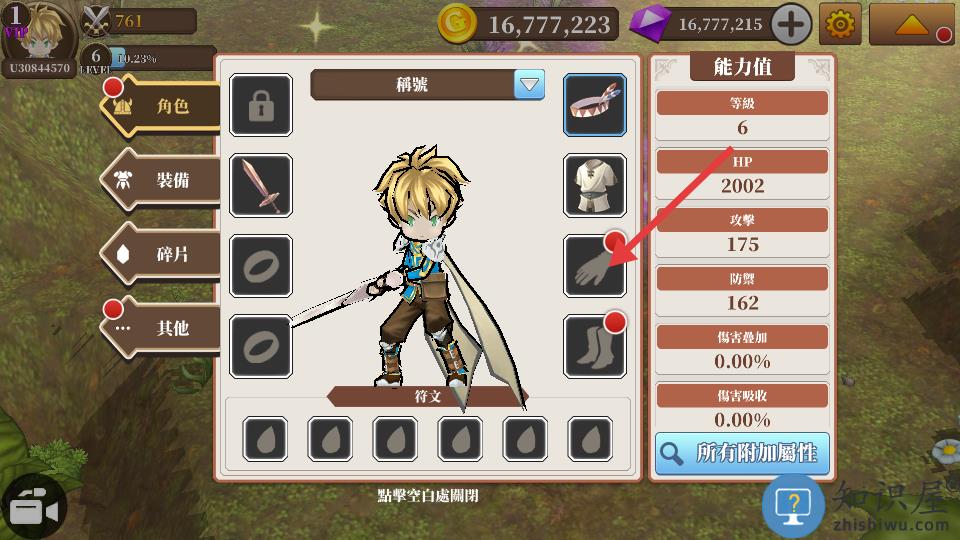Expand the top-right arrow menu
This screenshot has width=960, height=540.
pyautogui.click(x=910, y=24)
